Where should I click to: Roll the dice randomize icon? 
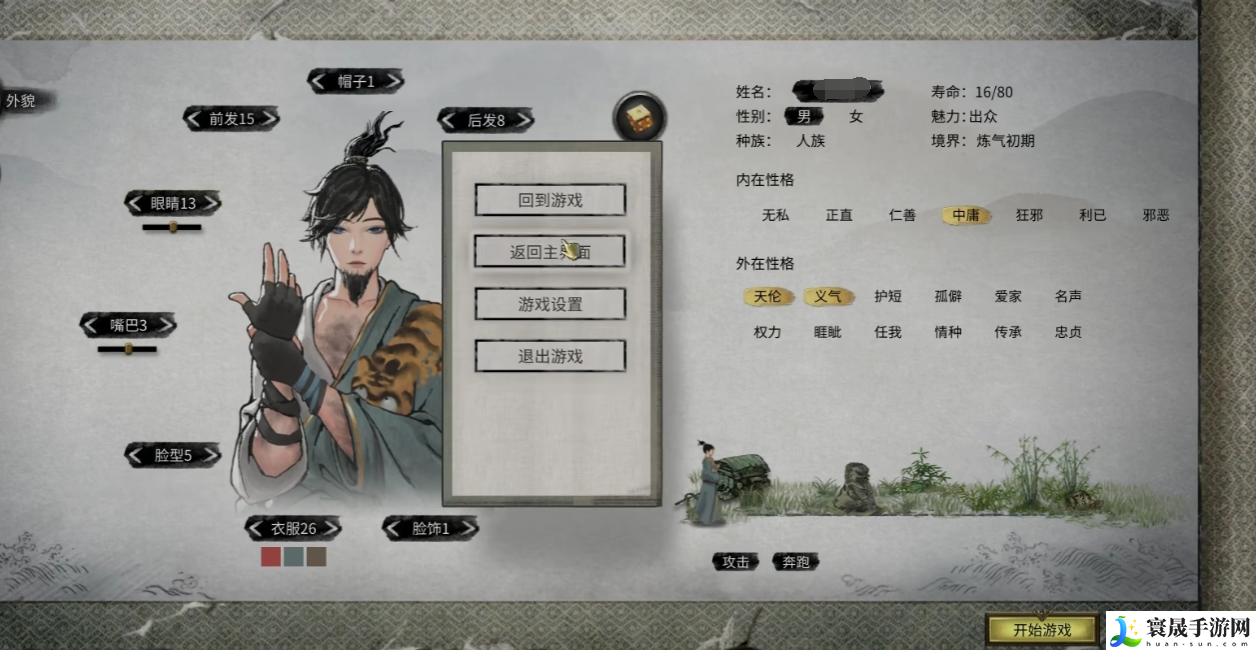[639, 120]
